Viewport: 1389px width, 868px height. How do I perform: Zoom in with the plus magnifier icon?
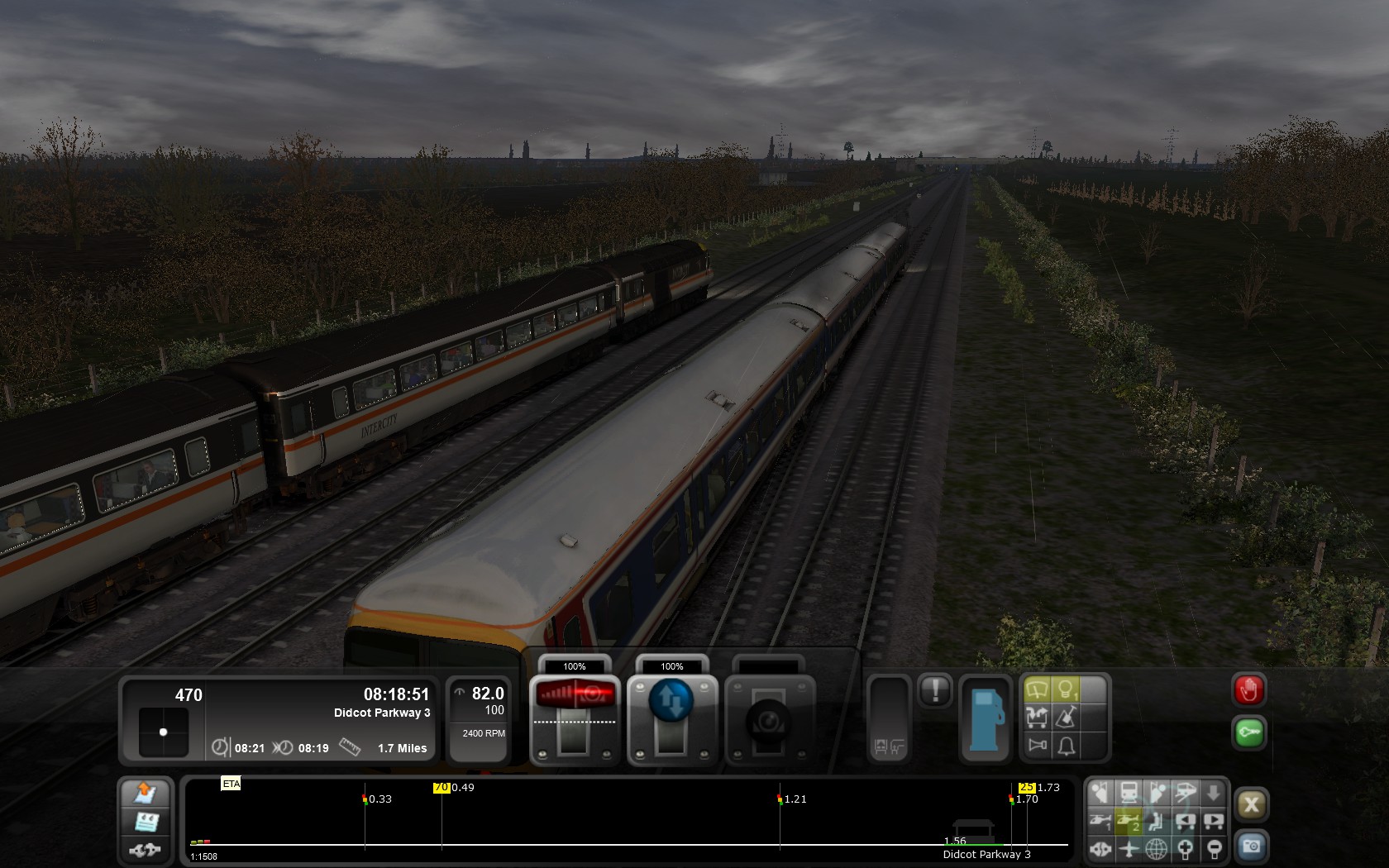[1185, 848]
